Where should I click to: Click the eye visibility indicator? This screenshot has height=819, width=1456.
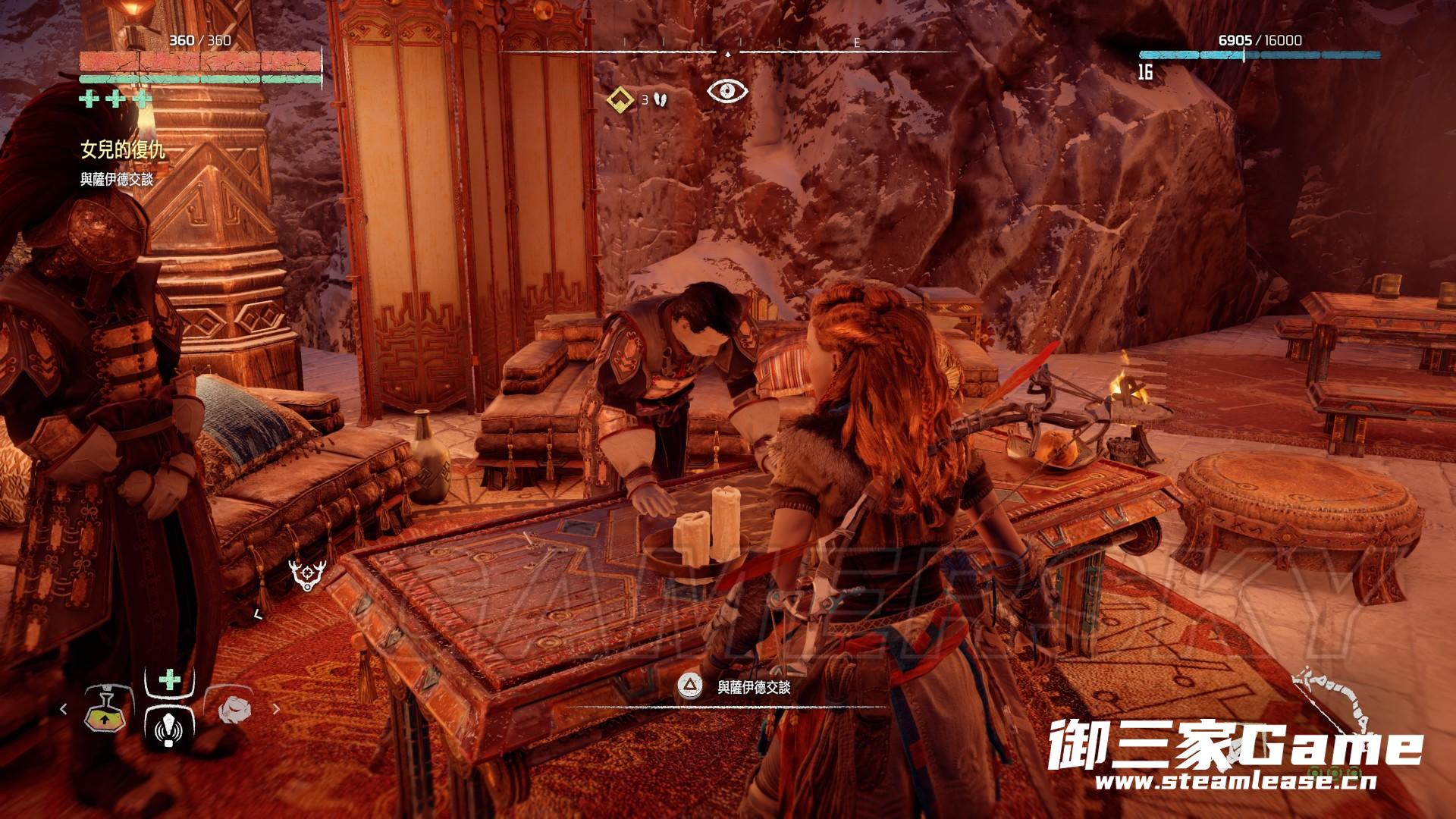tap(727, 91)
